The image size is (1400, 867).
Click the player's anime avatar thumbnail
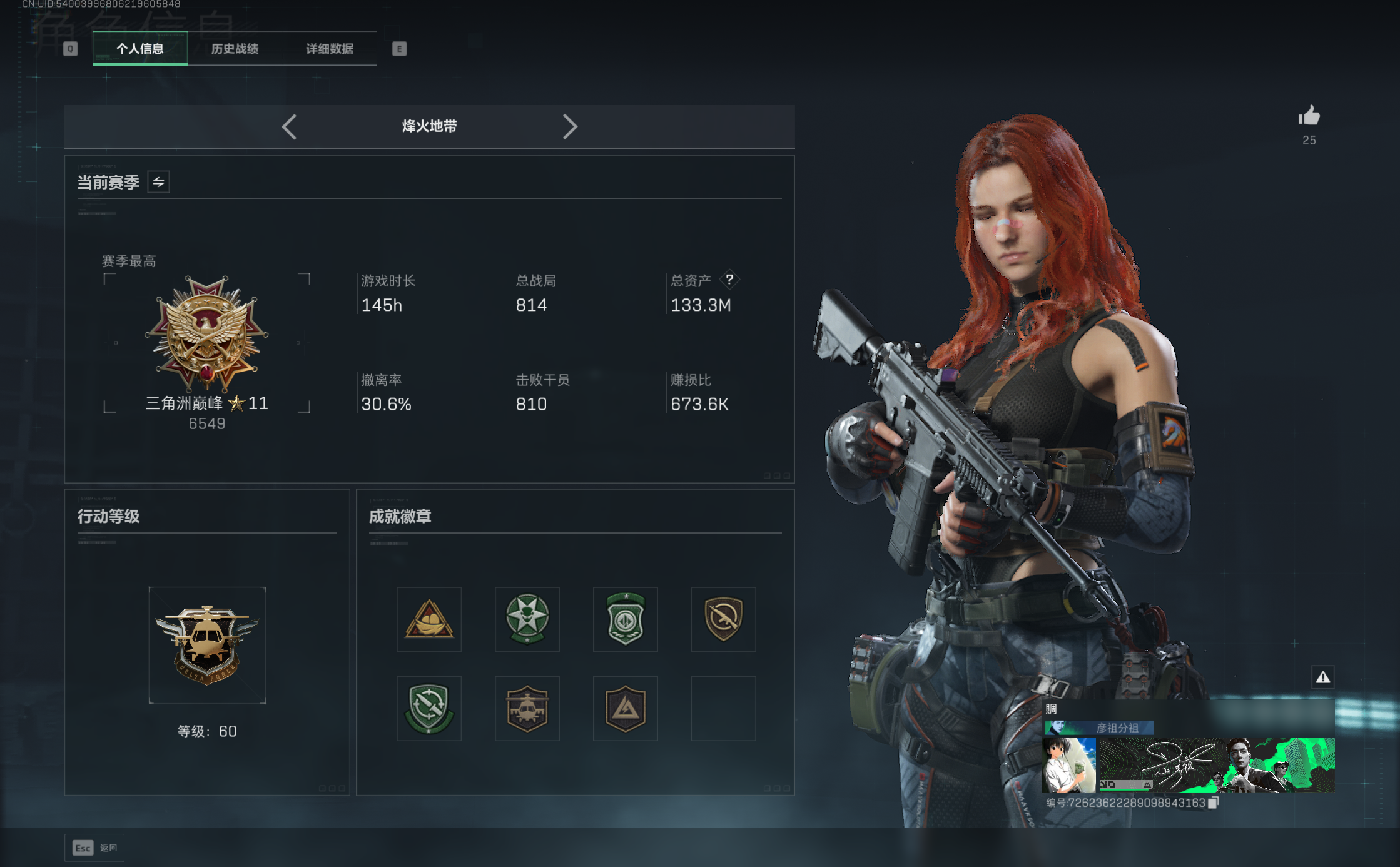click(1068, 764)
